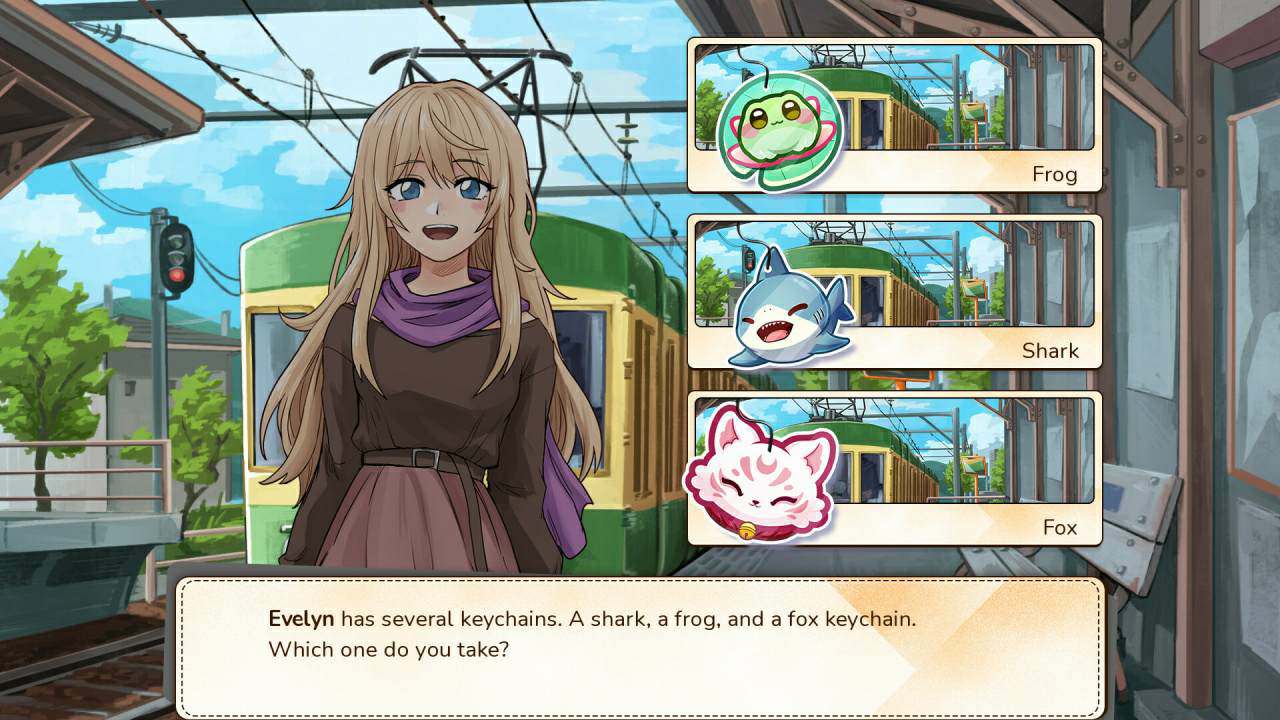Pick the Fox keychain option
Screen dimensions: 1280x720
(894, 468)
